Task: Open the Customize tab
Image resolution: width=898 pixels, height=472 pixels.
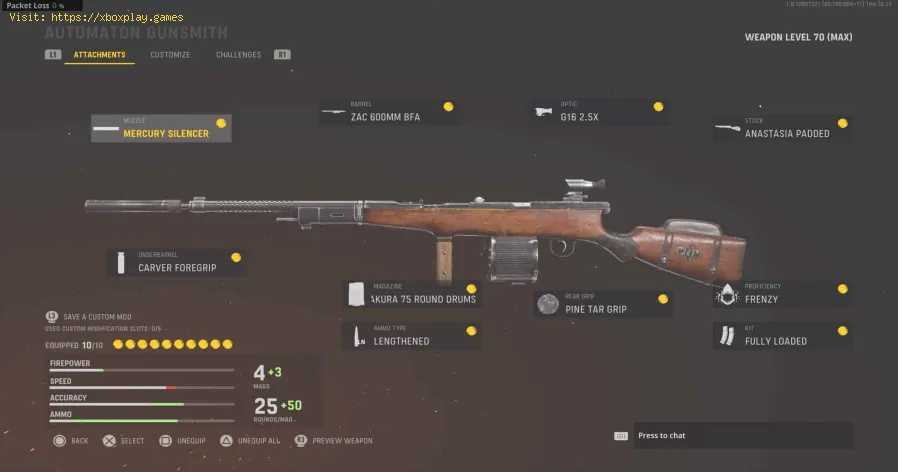Action: (x=170, y=55)
